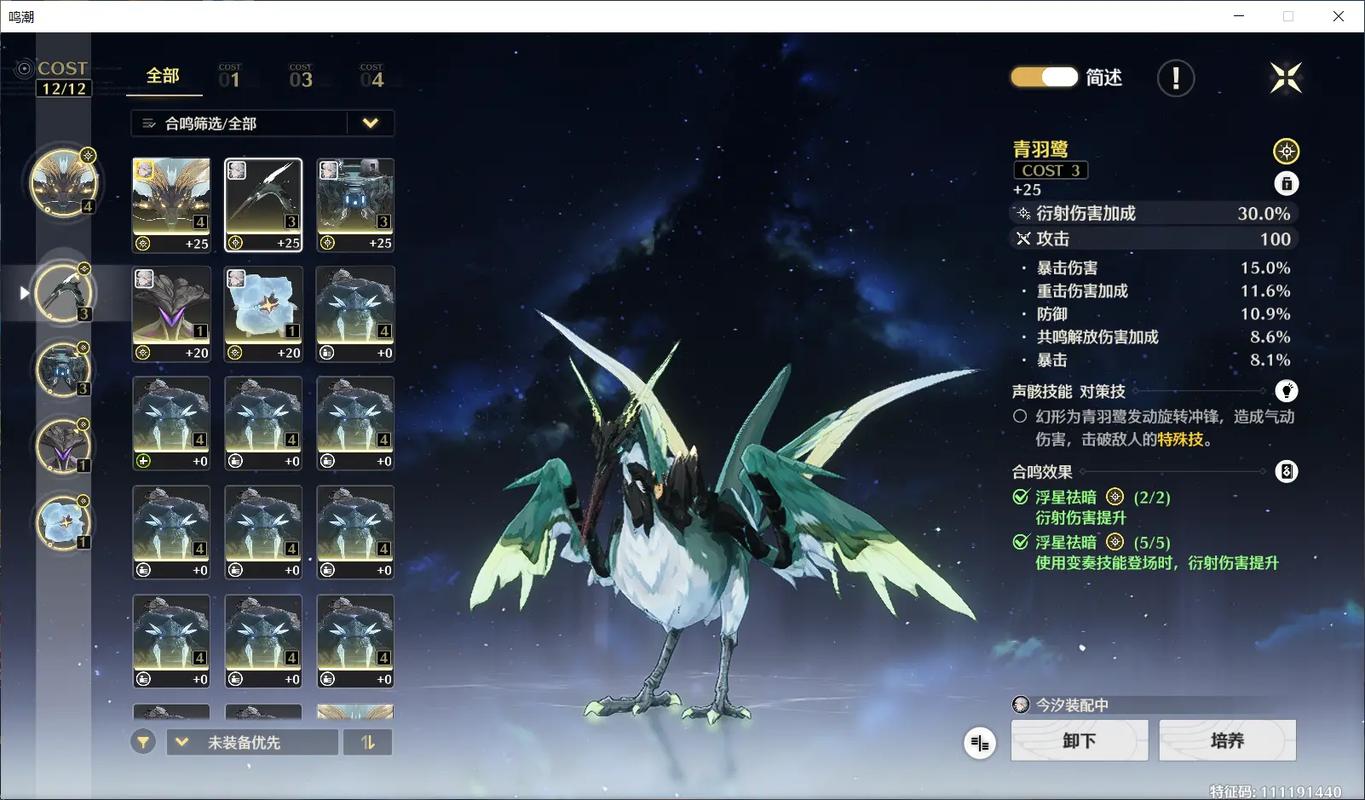Switch to the COST 3 tab
The height and width of the screenshot is (800, 1365).
(x=301, y=75)
